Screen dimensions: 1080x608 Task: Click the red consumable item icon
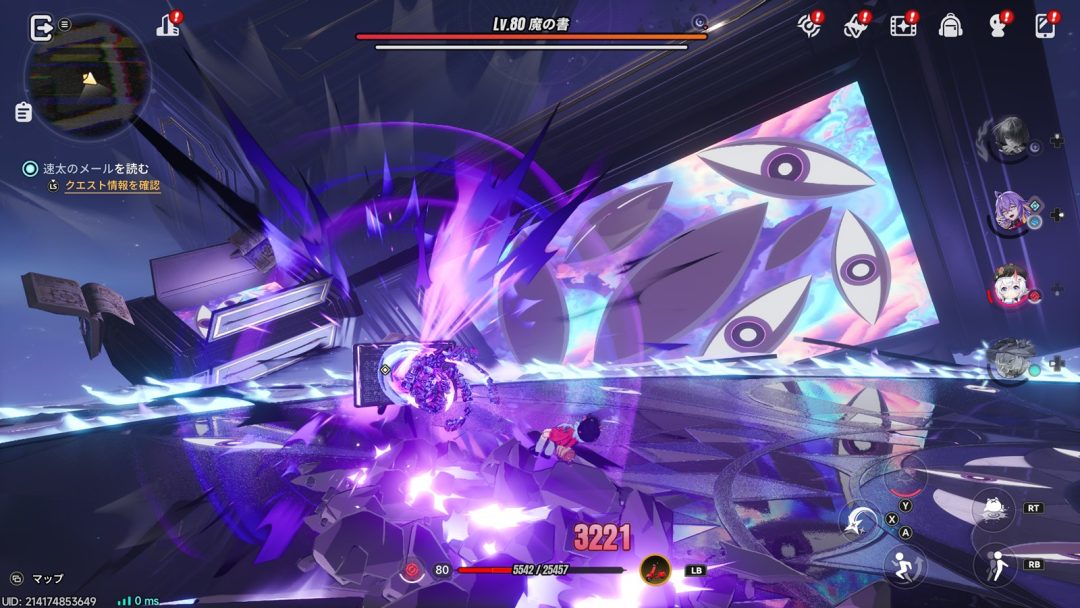(656, 570)
